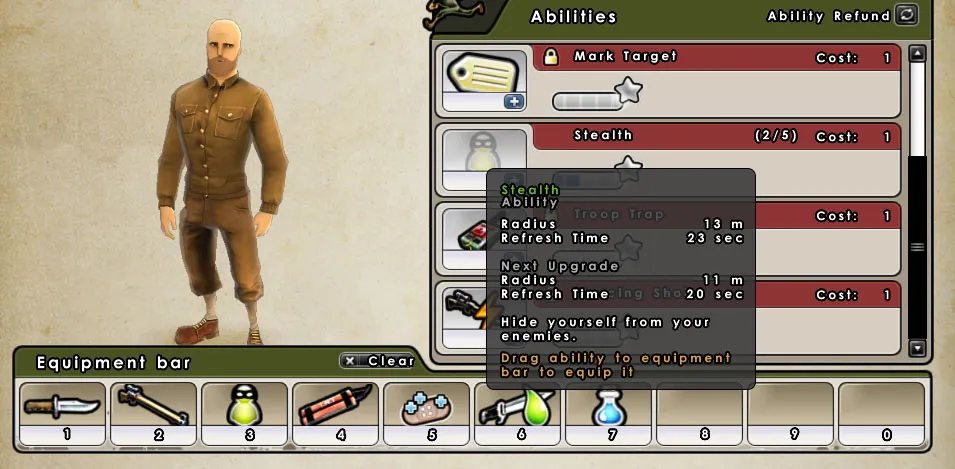Pick the dynamite bundle in slot 4
955x469 pixels.
[335, 407]
